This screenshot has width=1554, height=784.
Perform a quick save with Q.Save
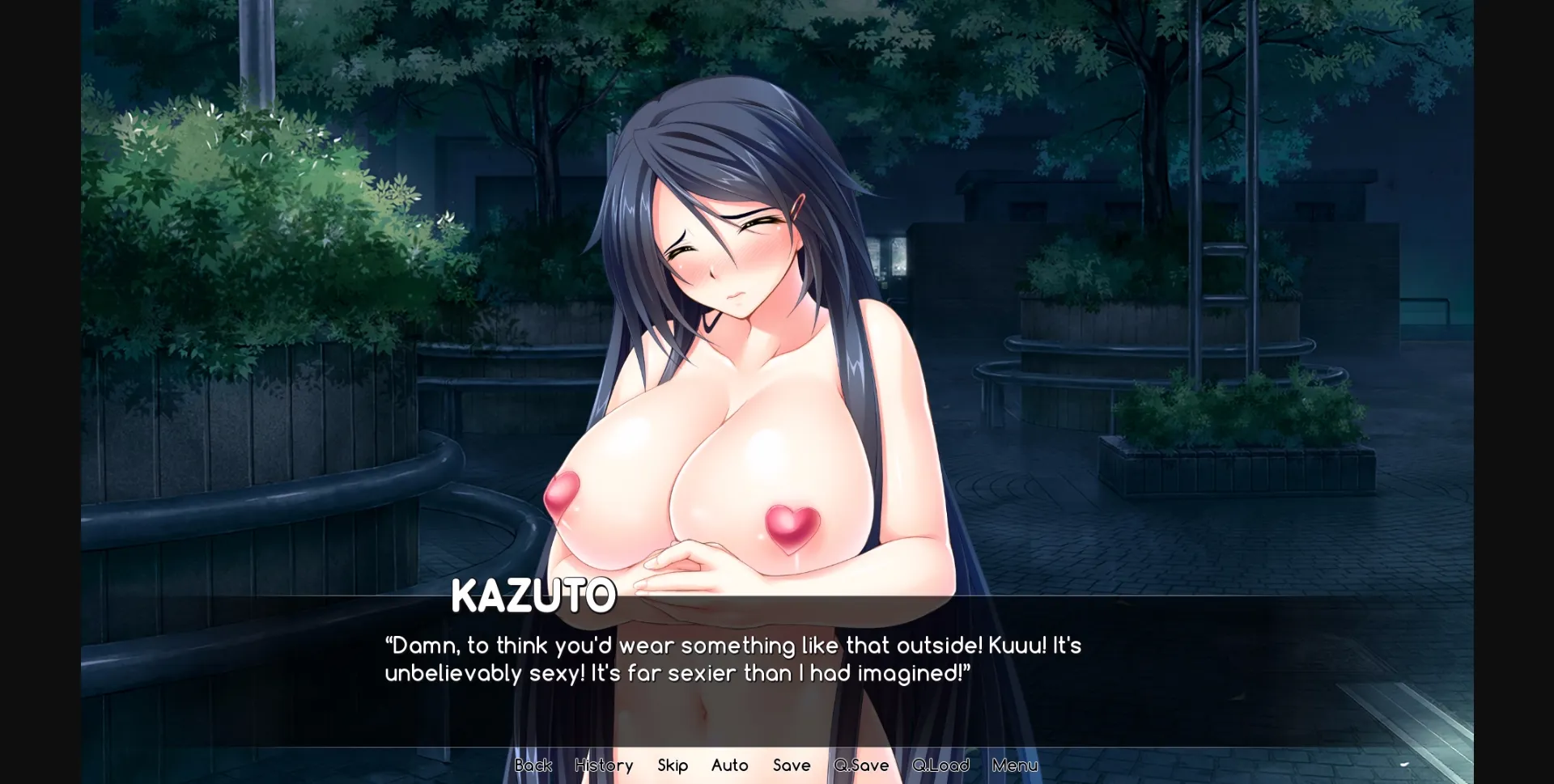point(861,765)
